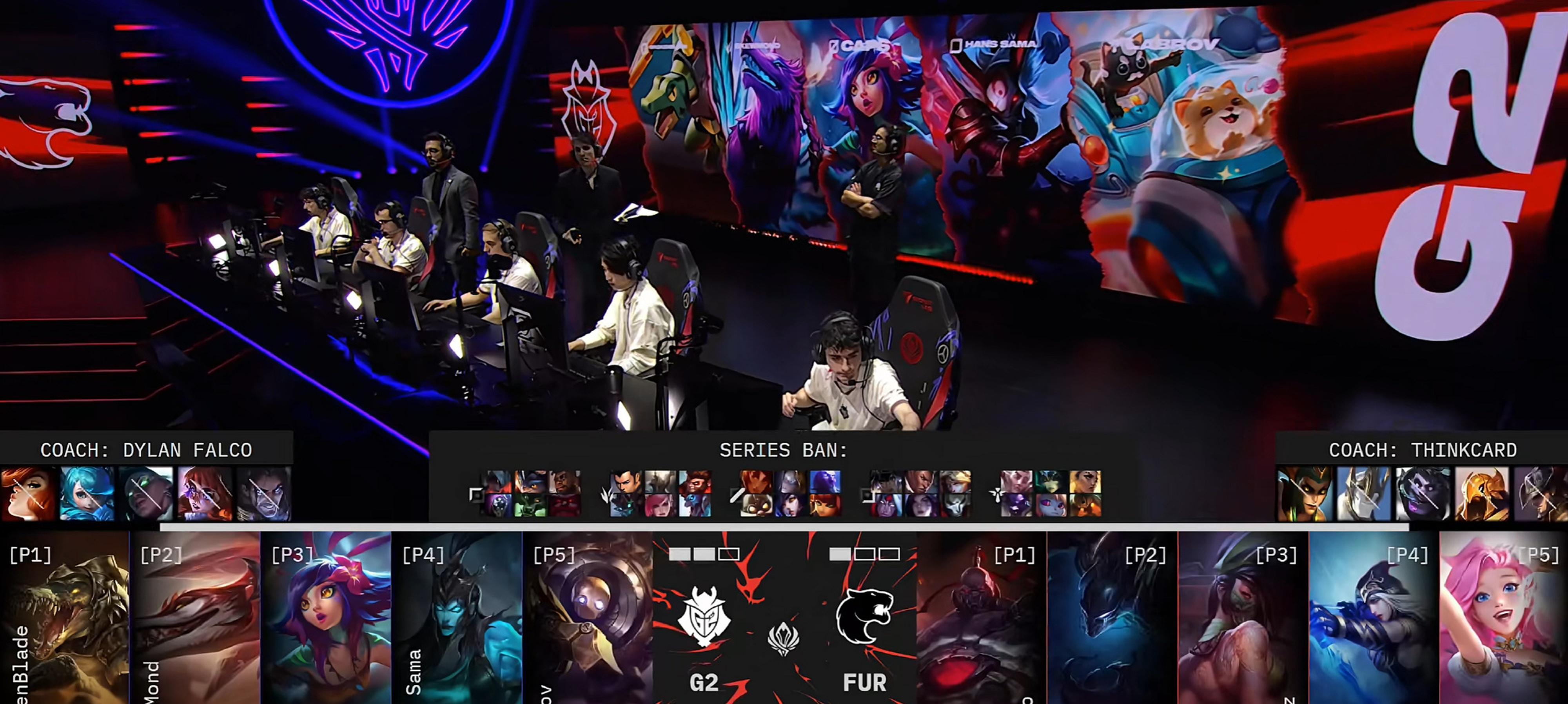Click the G2 team logo
This screenshot has width=1568, height=704.
coord(704,616)
